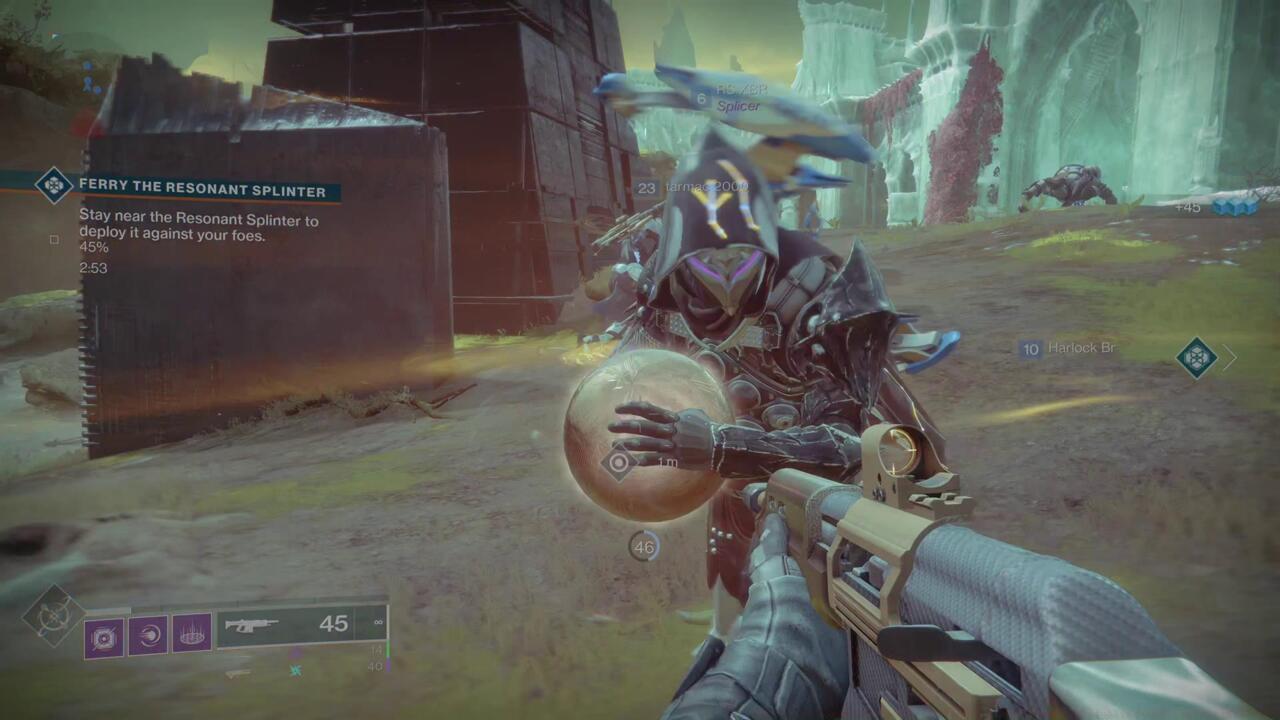Screen dimensions: 1280x720
Task: Click the Ferry the Resonant Splinter title text
Action: coord(203,188)
